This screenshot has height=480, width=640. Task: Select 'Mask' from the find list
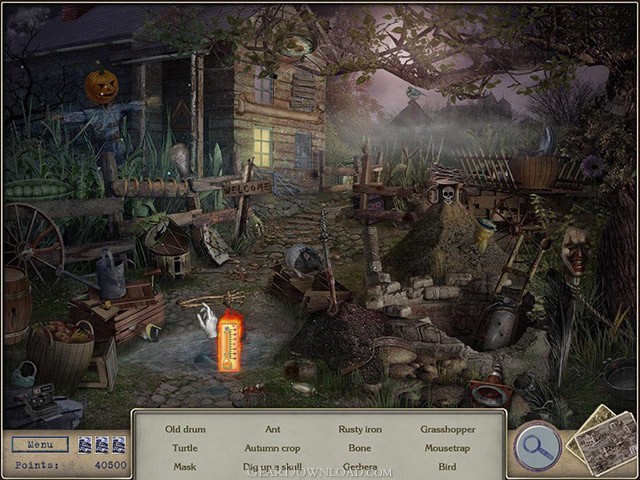[x=185, y=466]
